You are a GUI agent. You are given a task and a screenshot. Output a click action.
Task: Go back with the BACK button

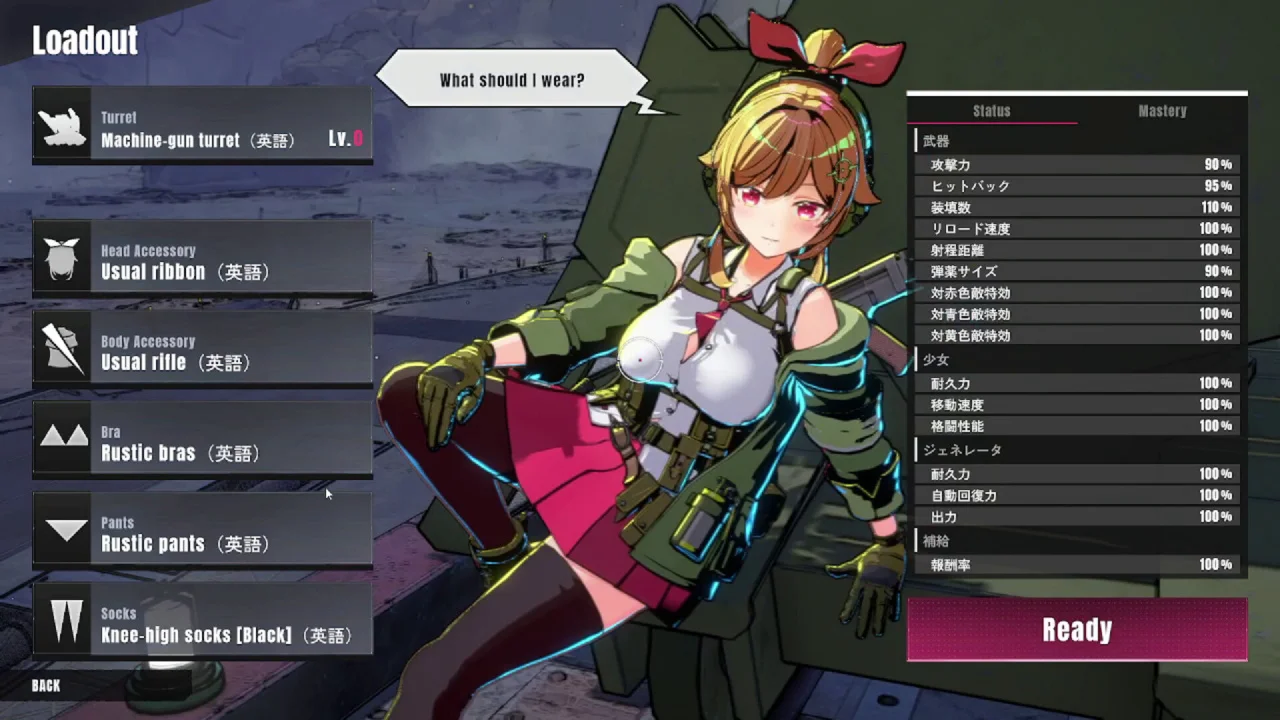click(x=46, y=686)
